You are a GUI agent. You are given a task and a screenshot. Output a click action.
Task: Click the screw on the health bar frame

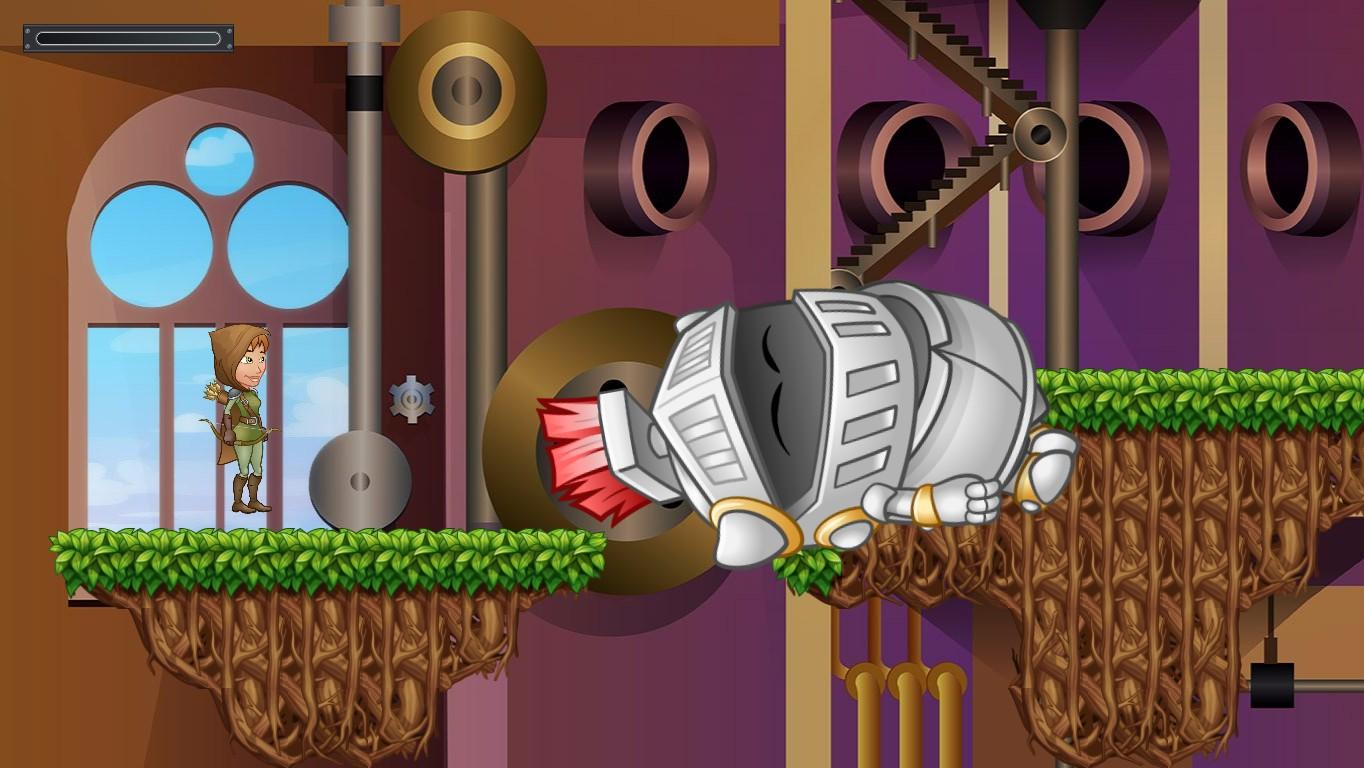click(x=28, y=31)
